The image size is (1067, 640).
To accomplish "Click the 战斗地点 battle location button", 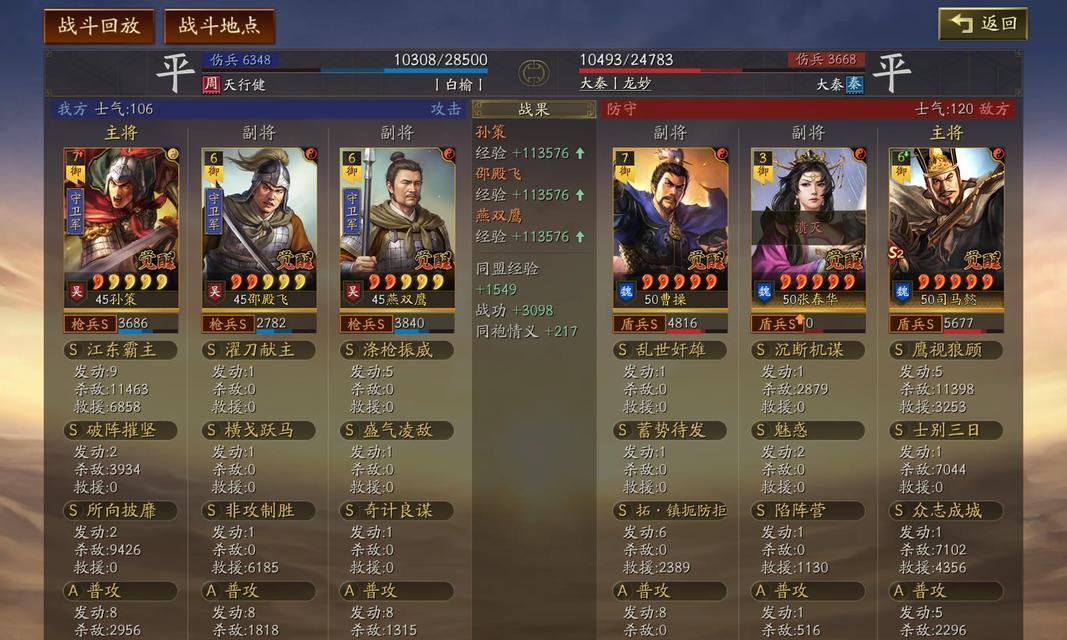I will [219, 26].
